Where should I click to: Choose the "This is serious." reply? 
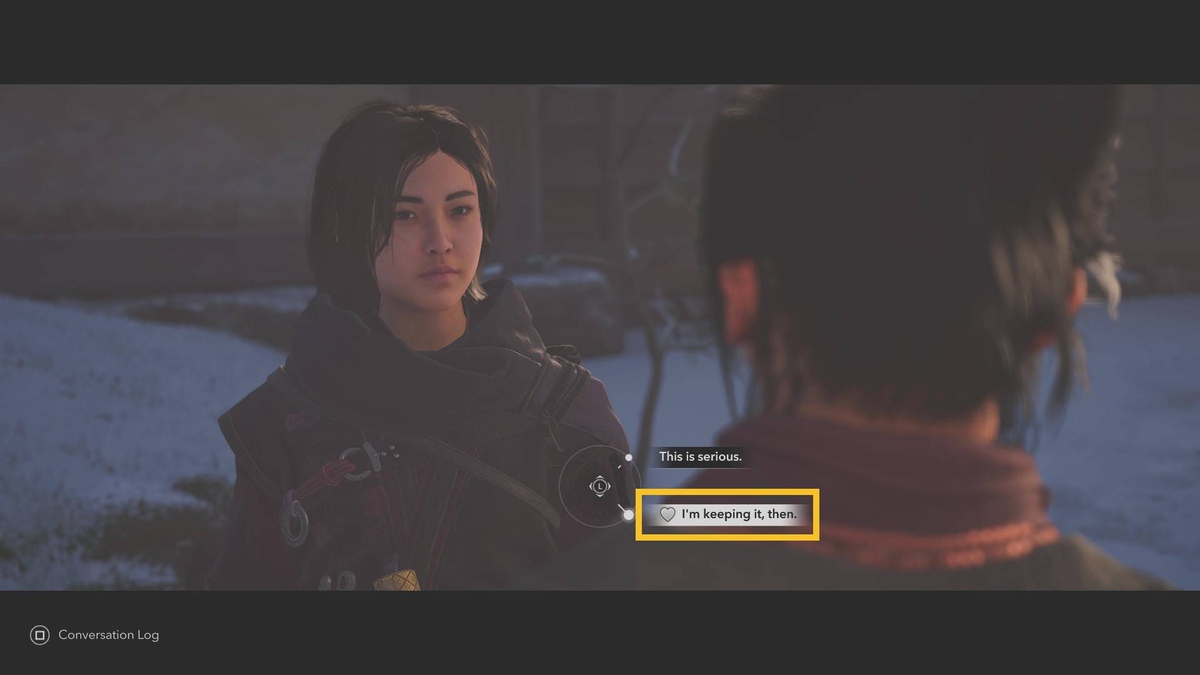699,457
